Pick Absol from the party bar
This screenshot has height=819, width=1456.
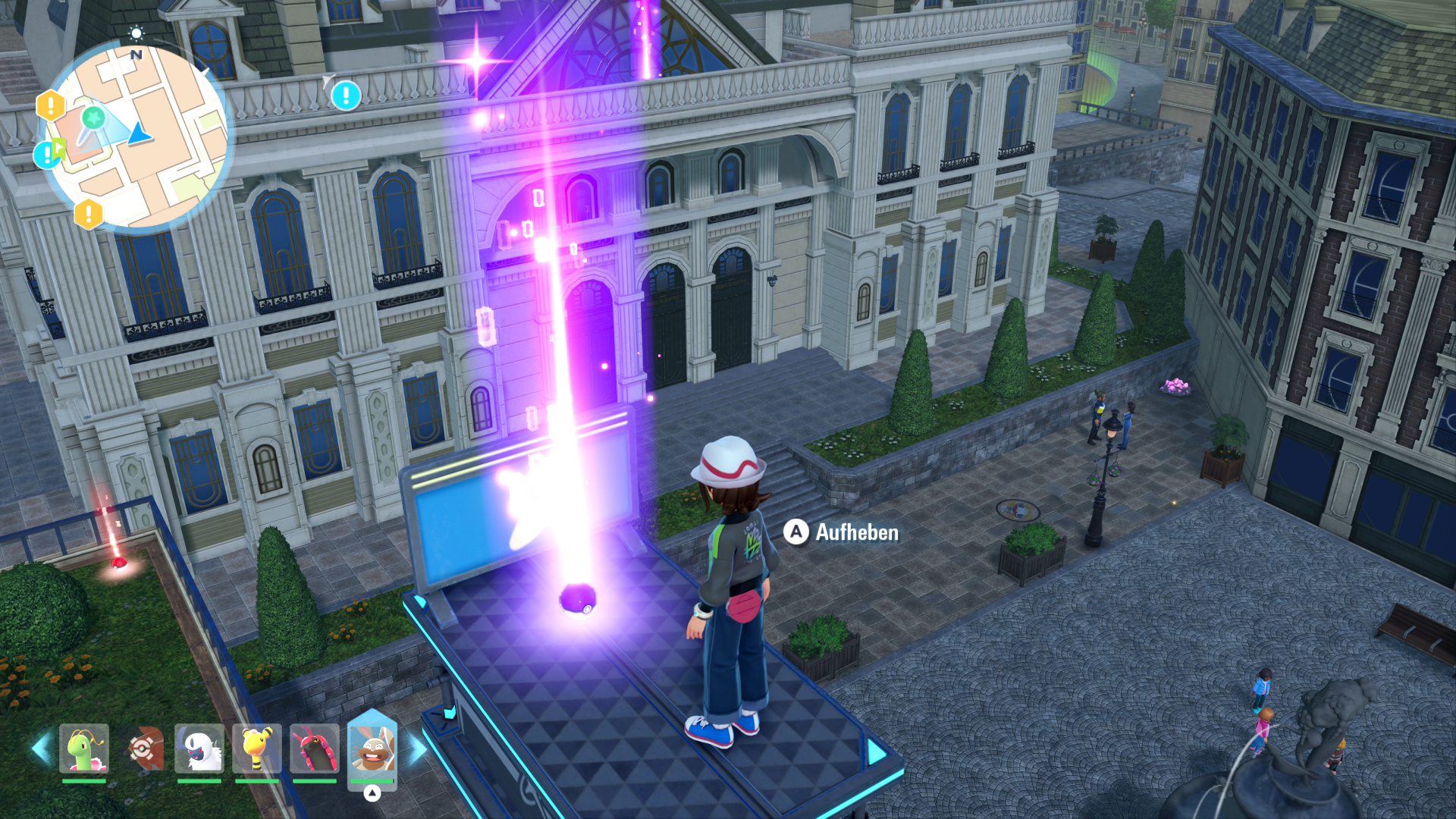coord(199,748)
